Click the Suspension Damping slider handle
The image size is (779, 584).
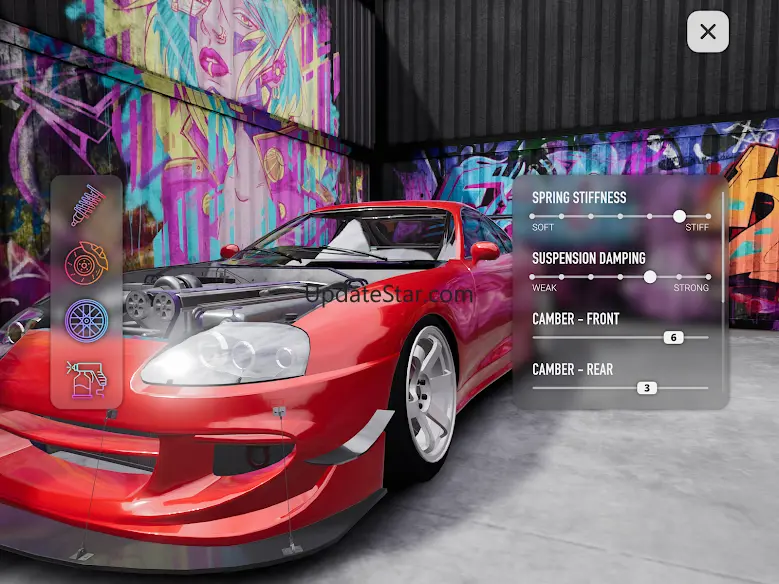[x=650, y=277]
